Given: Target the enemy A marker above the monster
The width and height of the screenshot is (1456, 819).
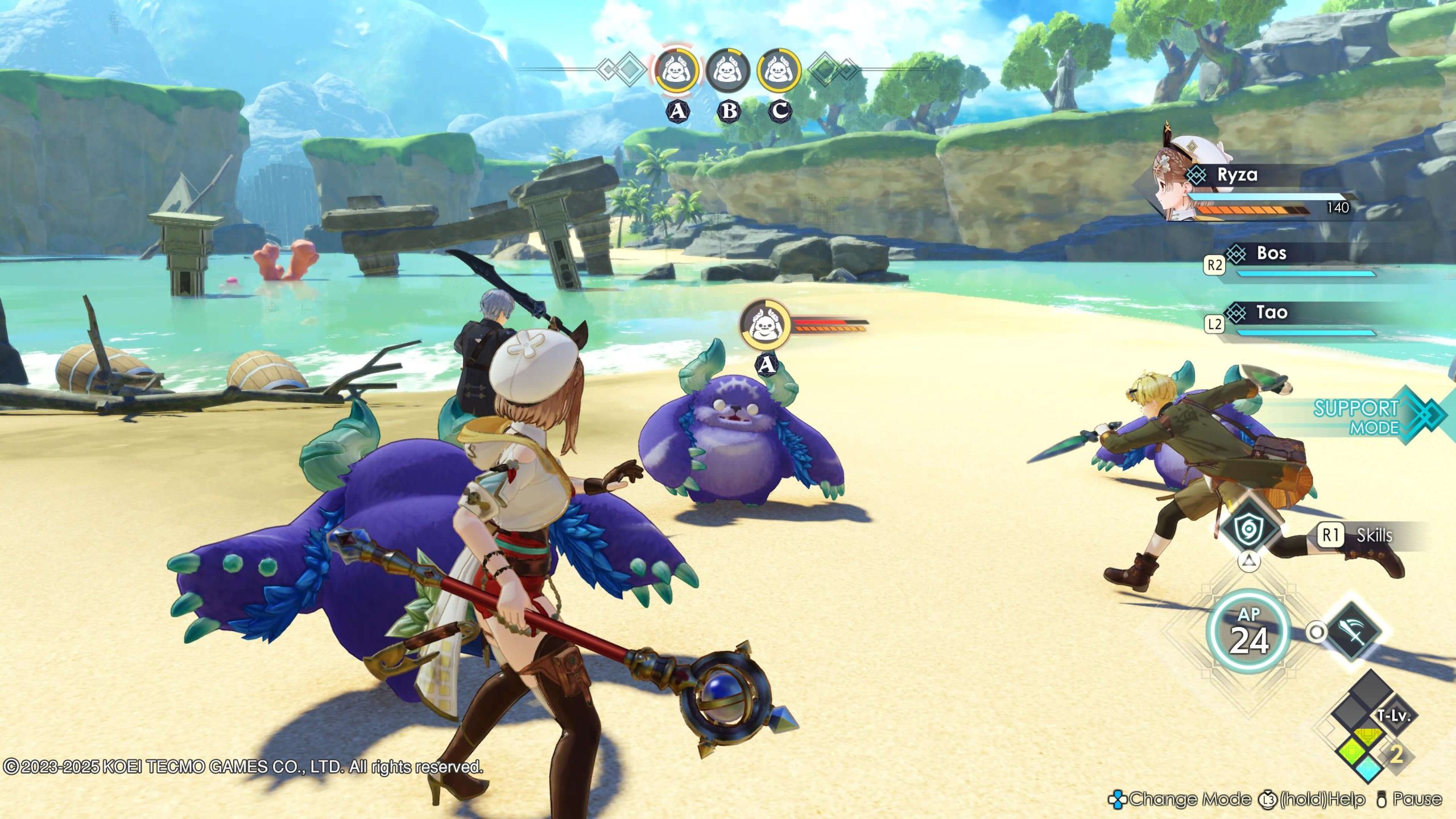Looking at the screenshot, I should click(x=765, y=326).
